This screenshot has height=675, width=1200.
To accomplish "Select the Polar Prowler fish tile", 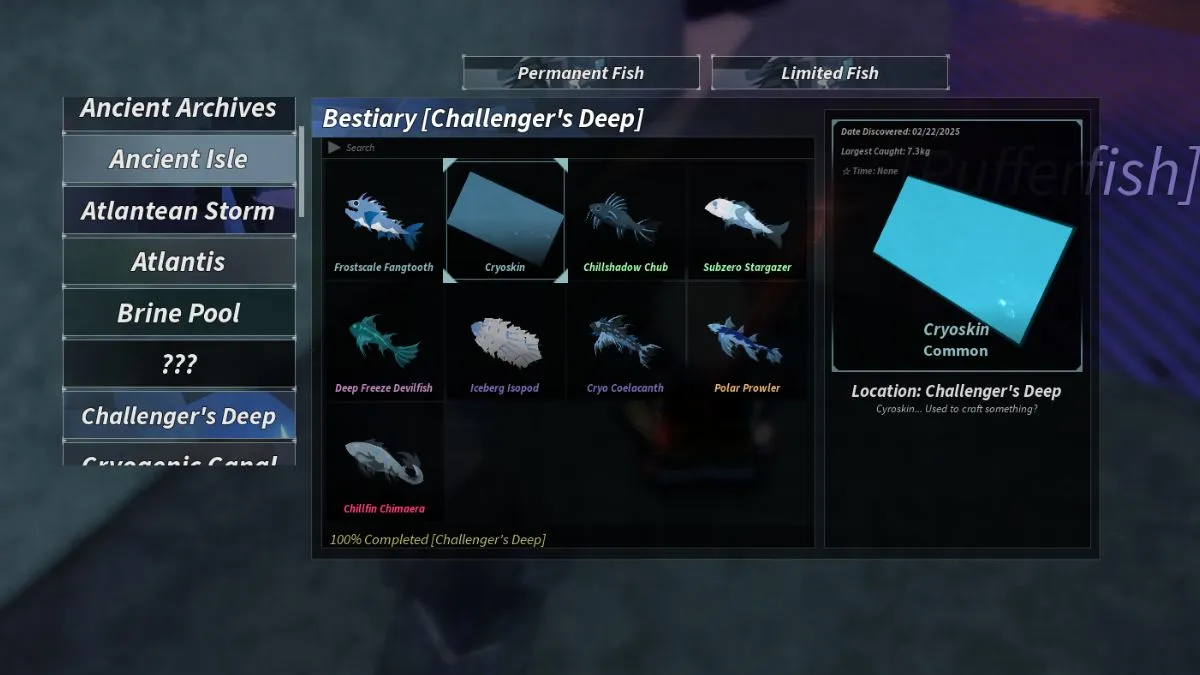I will pyautogui.click(x=747, y=343).
